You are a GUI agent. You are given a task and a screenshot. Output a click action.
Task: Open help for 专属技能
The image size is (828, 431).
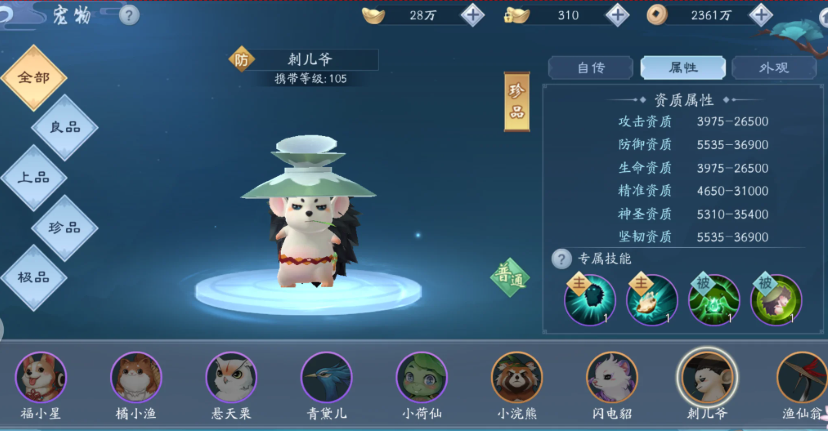562,259
